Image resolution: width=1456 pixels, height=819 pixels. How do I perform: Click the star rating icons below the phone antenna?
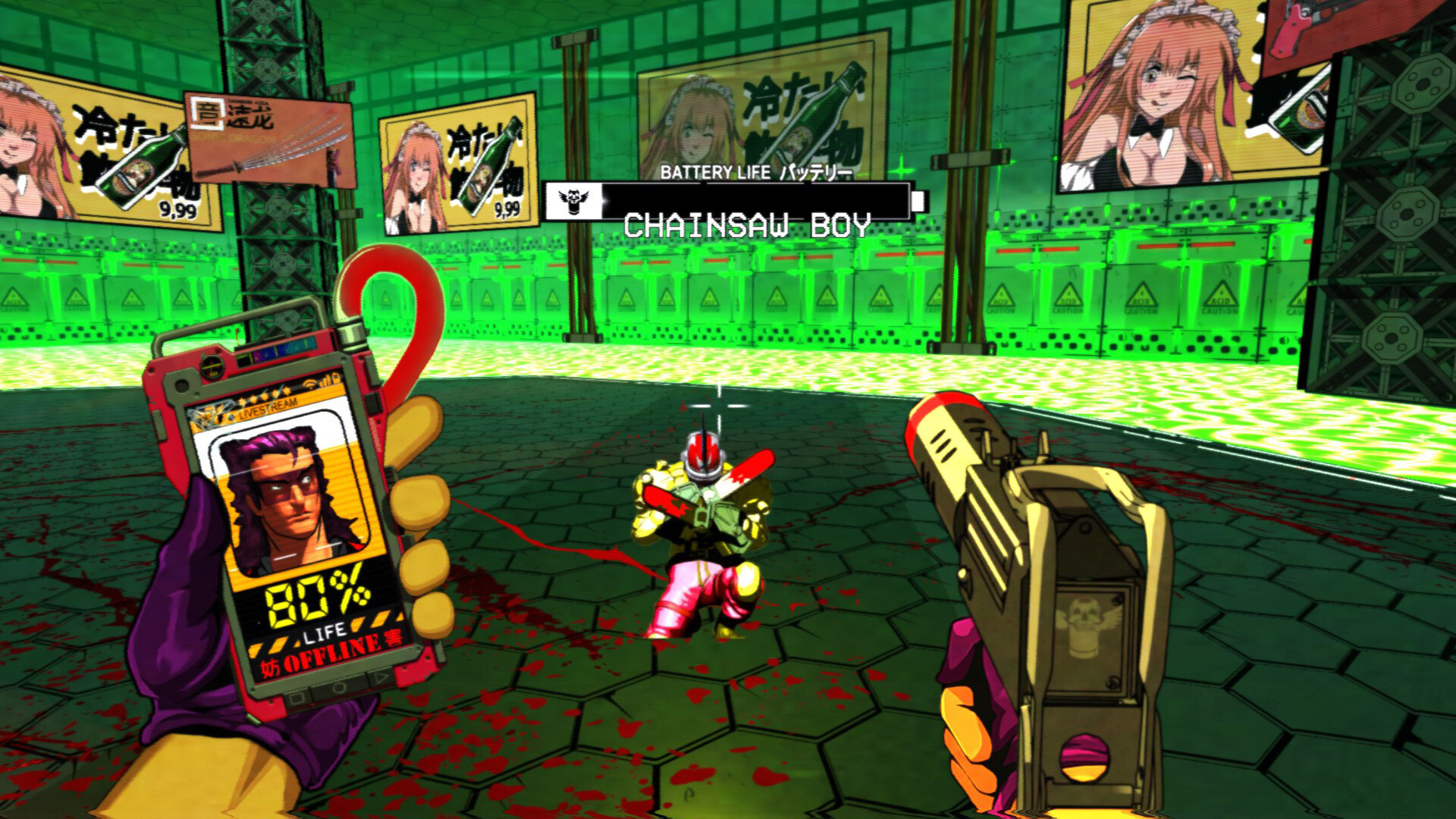tap(263, 397)
